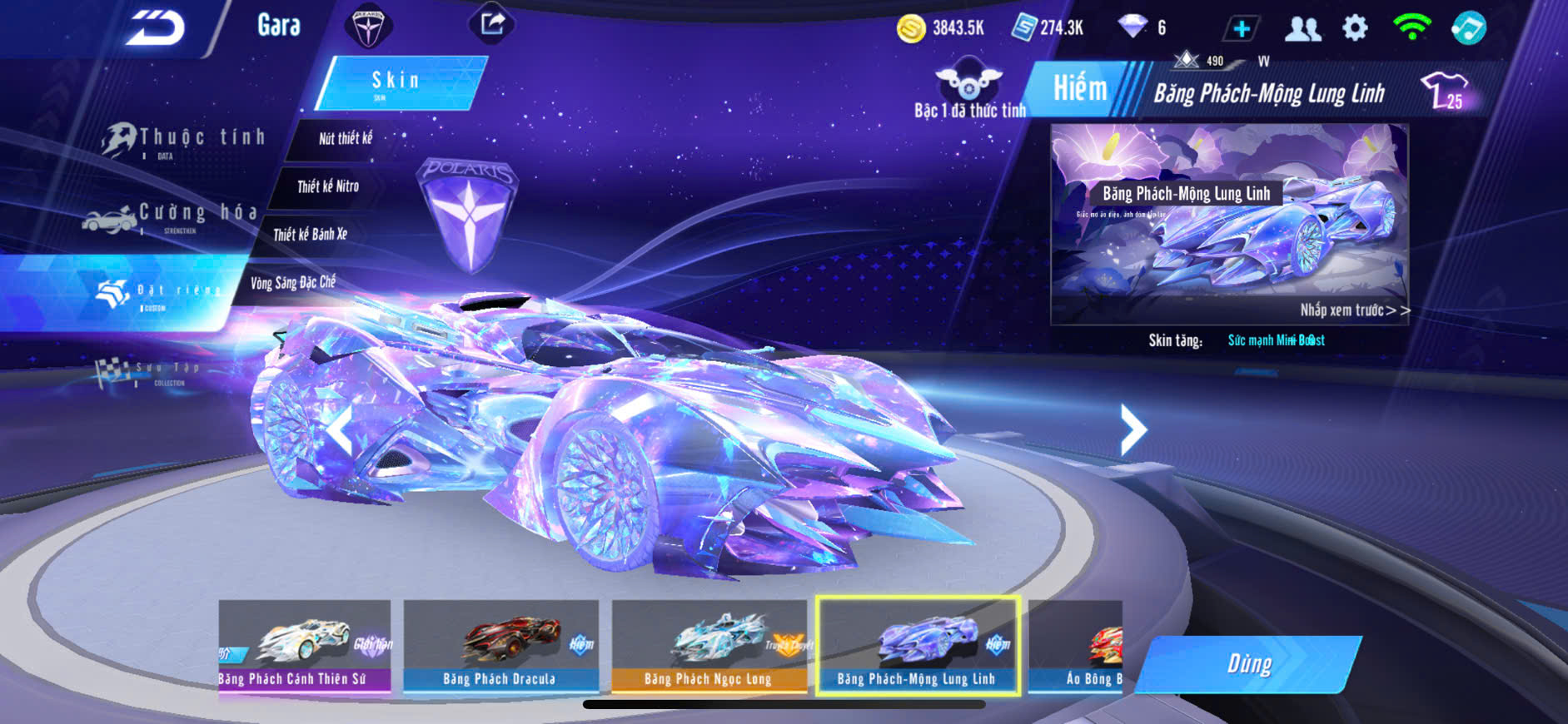Viewport: 1568px width, 724px height.
Task: Select Vòng Sáng Đặc Chế option
Action: point(292,283)
